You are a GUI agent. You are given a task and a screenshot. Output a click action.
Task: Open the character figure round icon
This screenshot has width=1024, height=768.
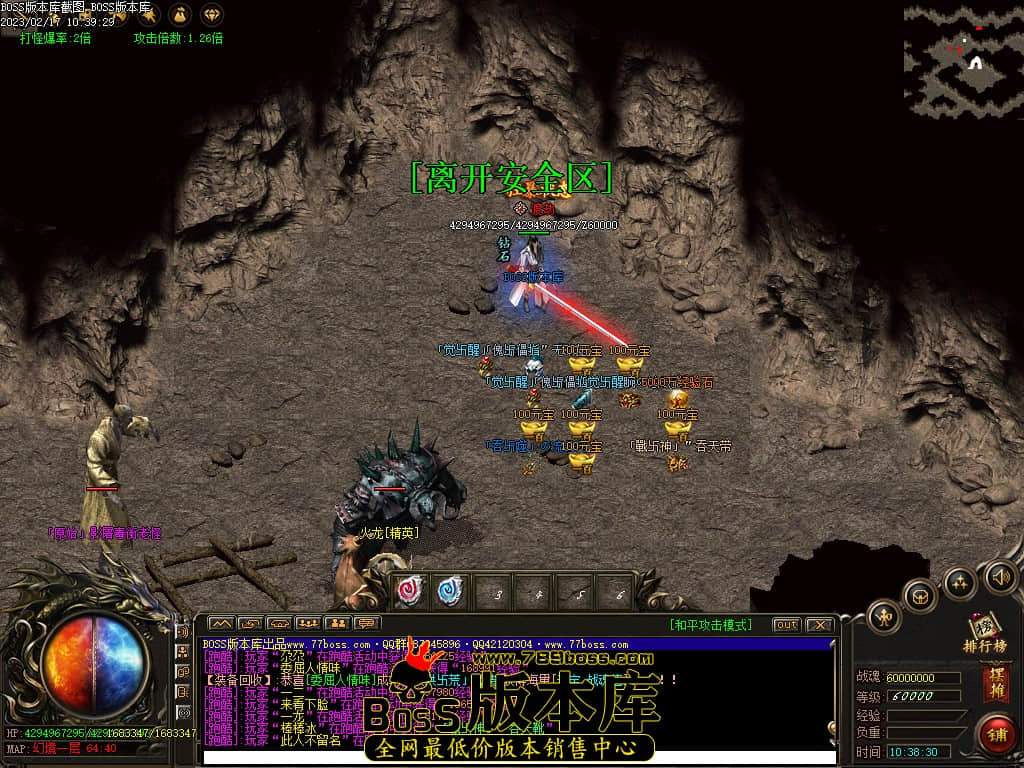point(884,616)
